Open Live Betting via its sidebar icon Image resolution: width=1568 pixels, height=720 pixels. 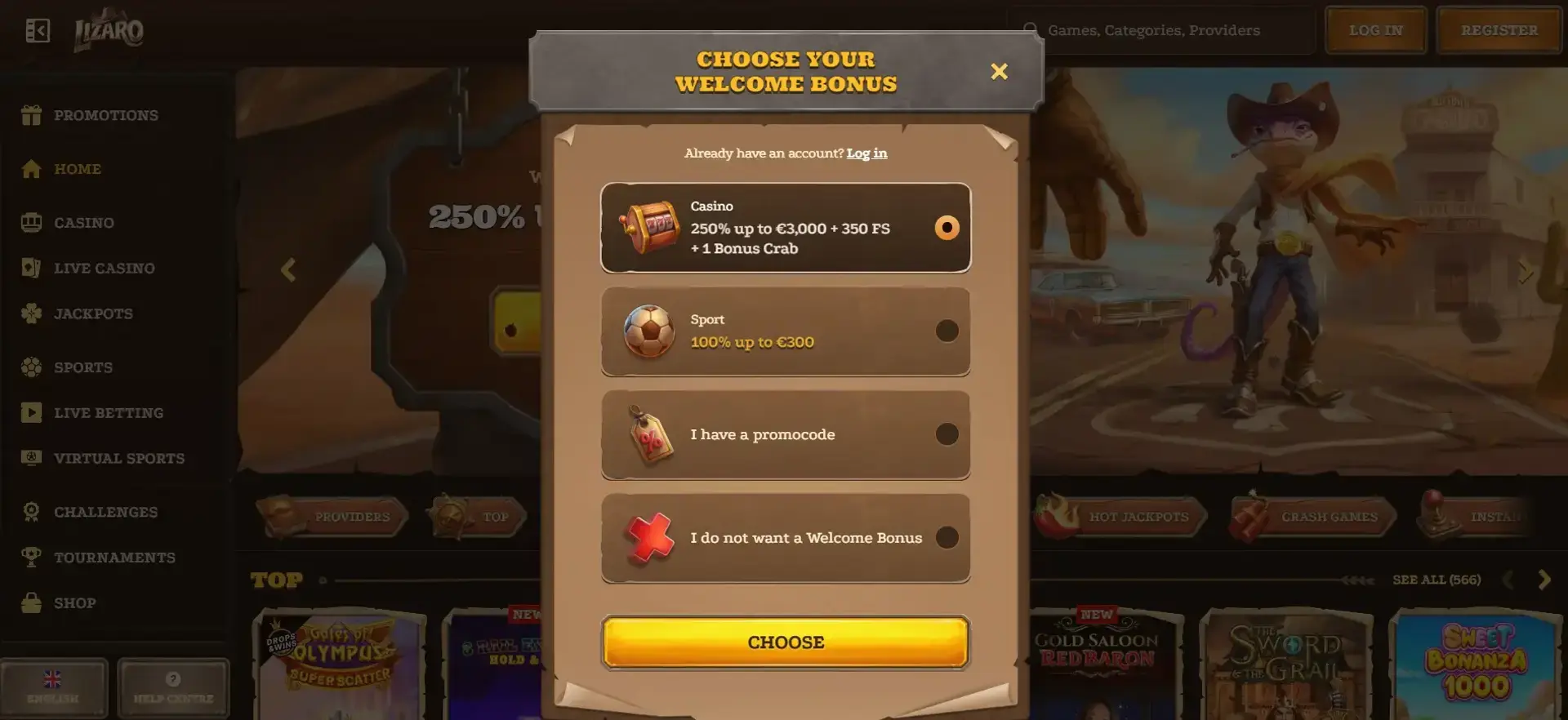tap(31, 412)
